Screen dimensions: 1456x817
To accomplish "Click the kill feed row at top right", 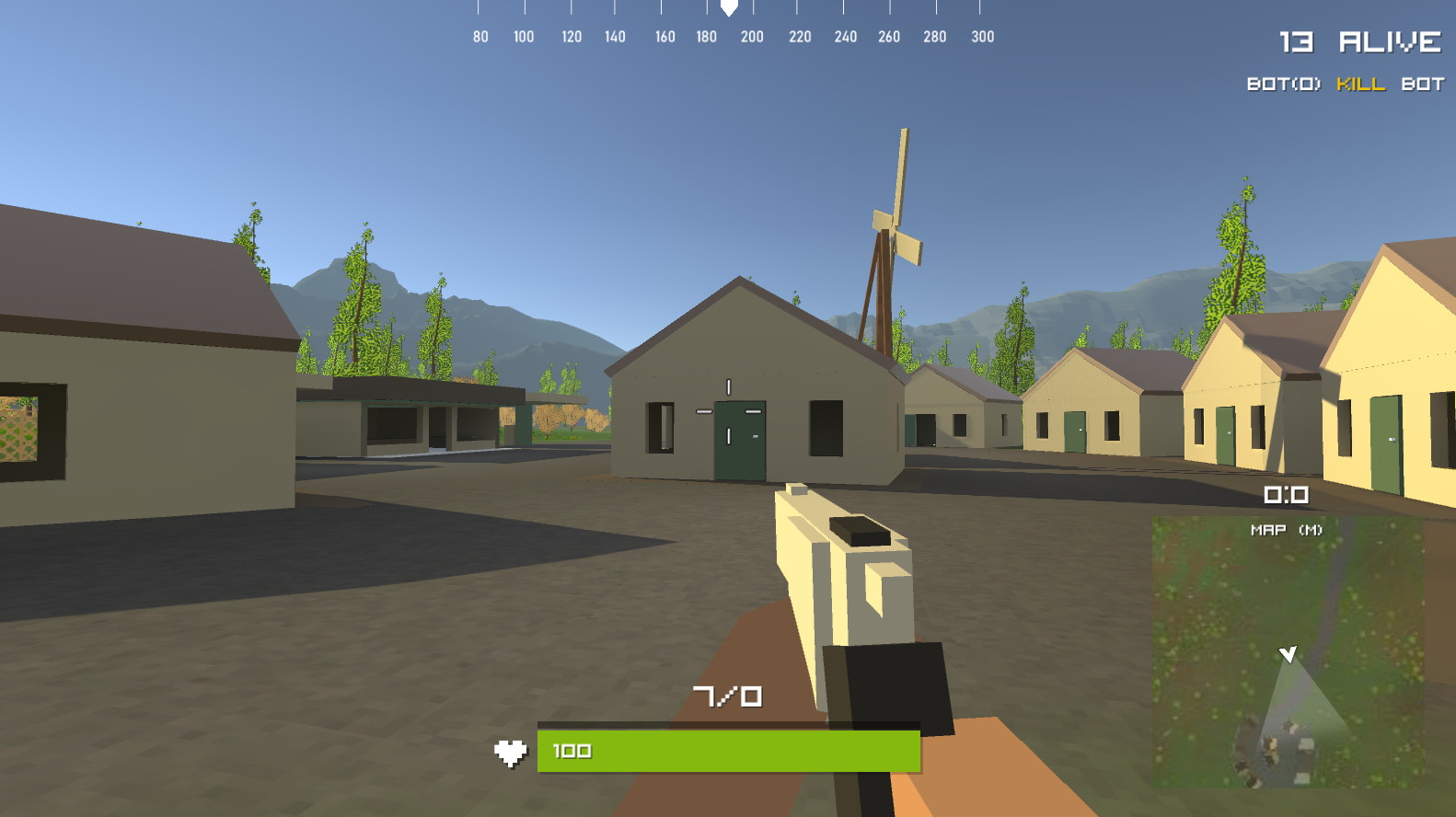I will click(x=1344, y=84).
